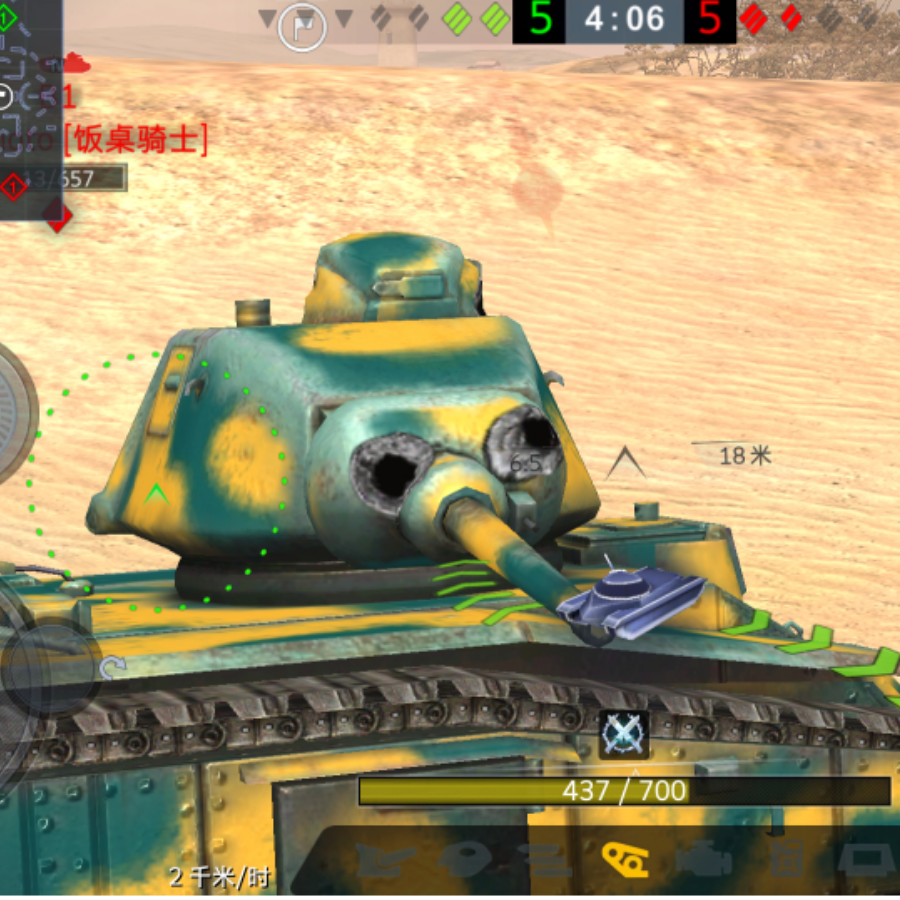Tap the crossed-swords buff icon
This screenshot has height=900, width=900.
(624, 735)
